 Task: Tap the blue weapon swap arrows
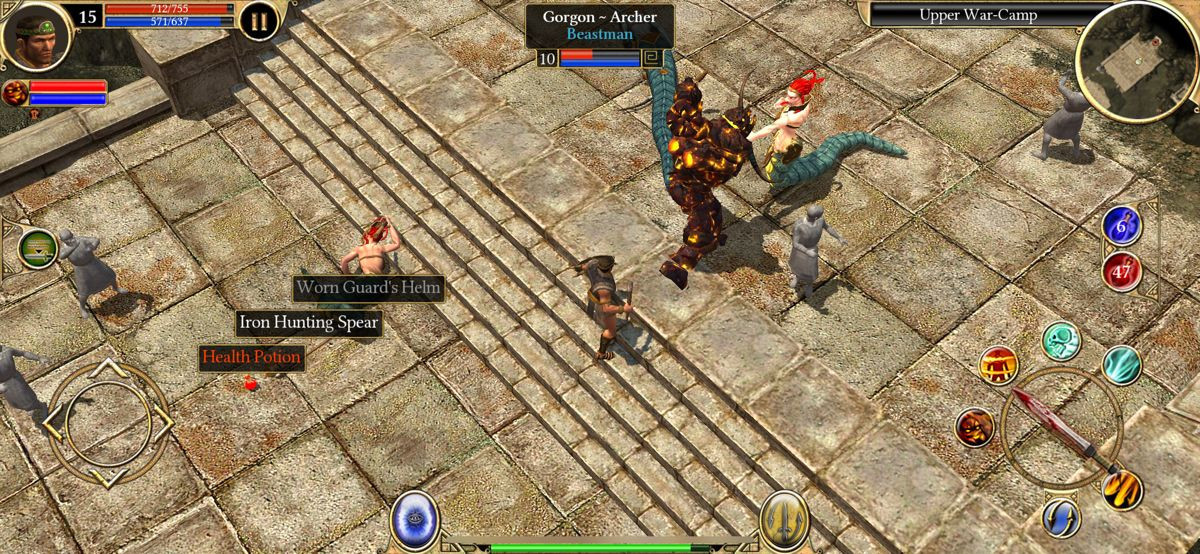tap(1061, 516)
